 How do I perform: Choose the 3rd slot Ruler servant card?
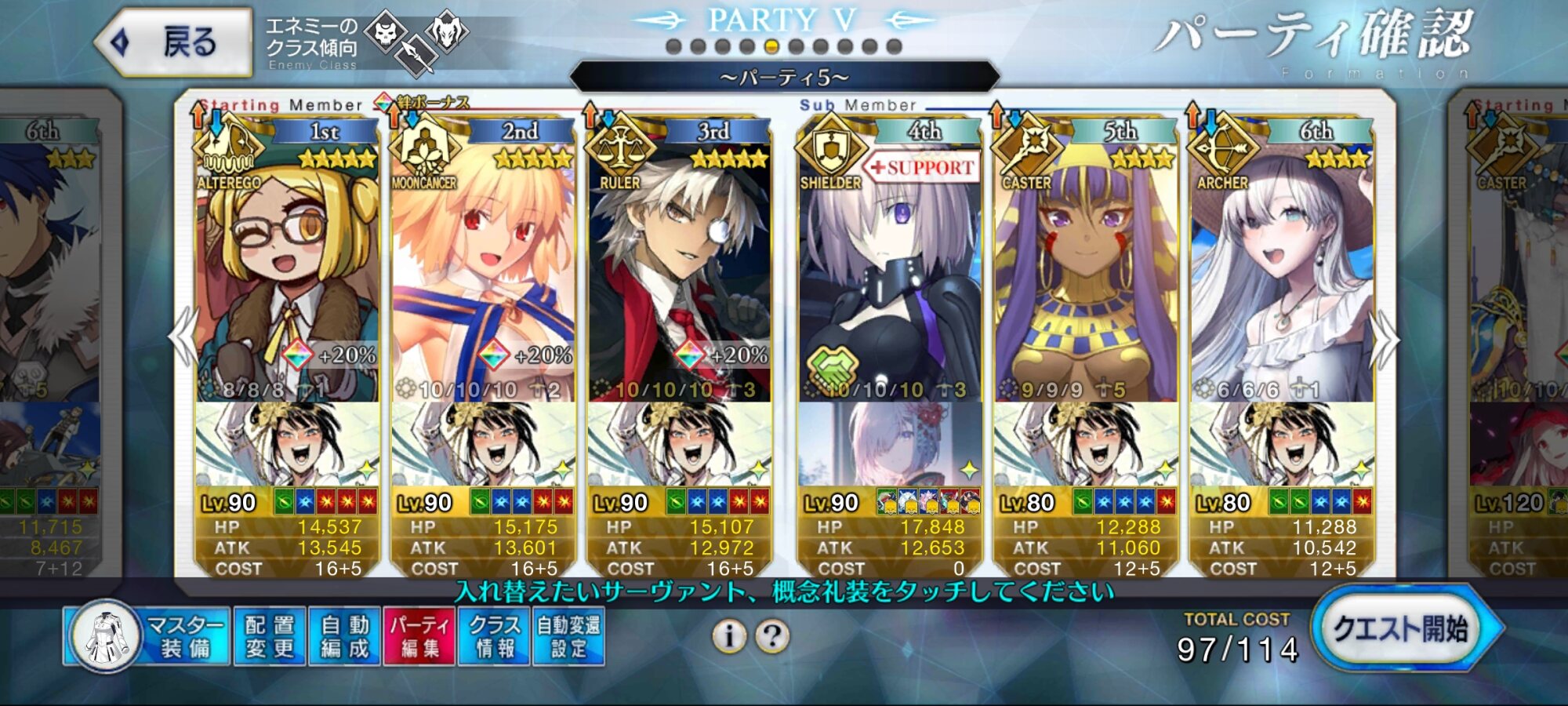[679, 275]
